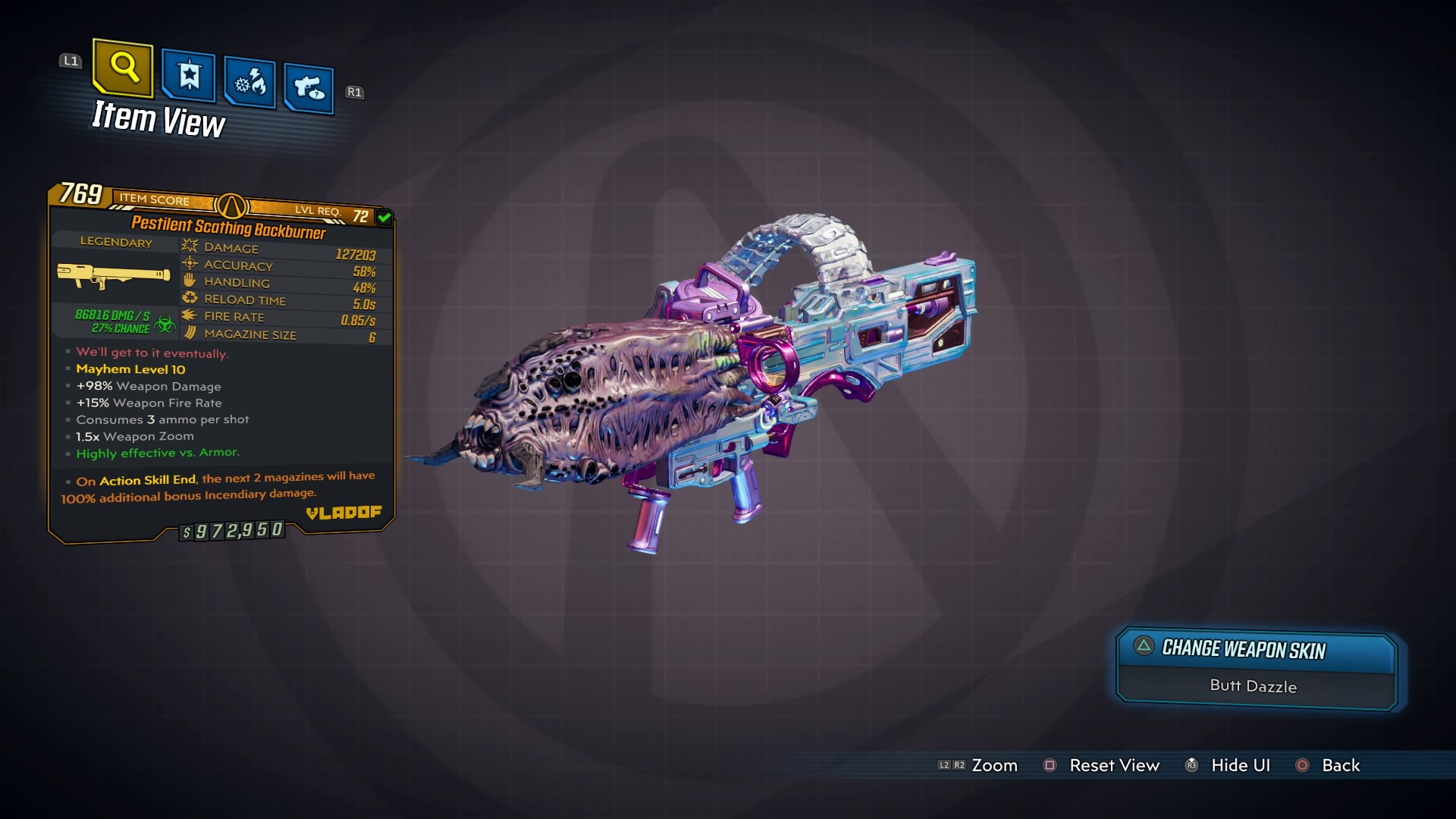The image size is (1456, 819).
Task: Click Hide UI
Action: (1239, 765)
